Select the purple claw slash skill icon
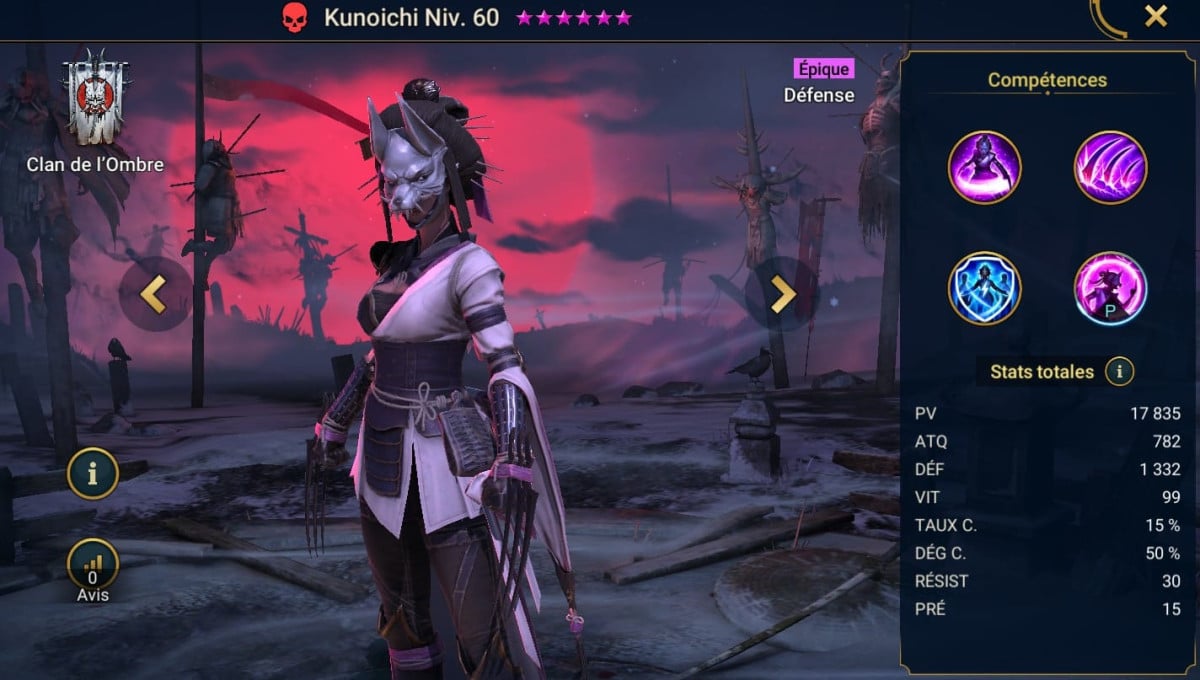 click(x=1110, y=168)
